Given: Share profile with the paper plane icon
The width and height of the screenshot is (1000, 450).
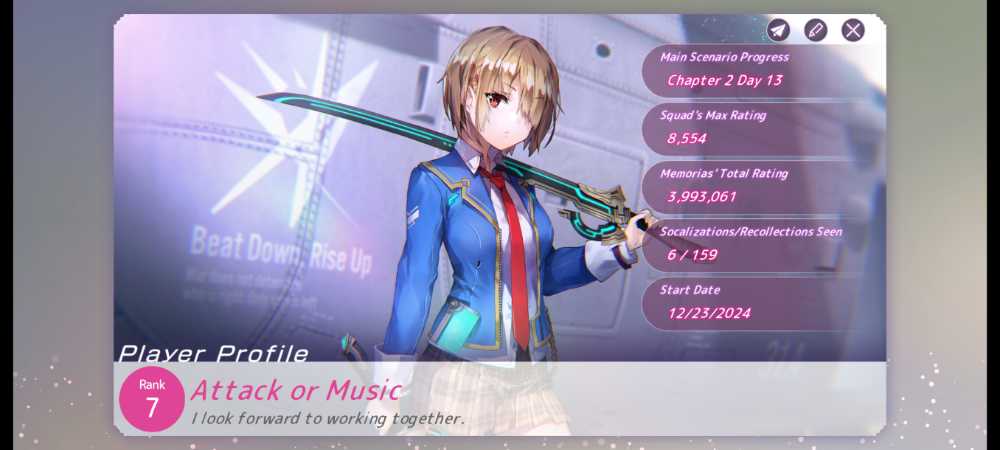Looking at the screenshot, I should coord(778,30).
